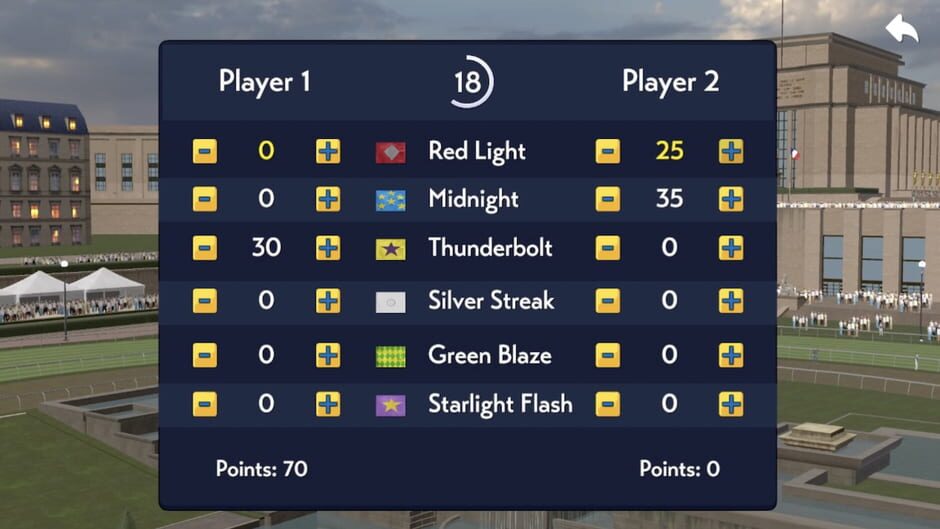The height and width of the screenshot is (529, 940).
Task: Add to Player 2's Thunderbolt bet
Action: pyautogui.click(x=731, y=248)
